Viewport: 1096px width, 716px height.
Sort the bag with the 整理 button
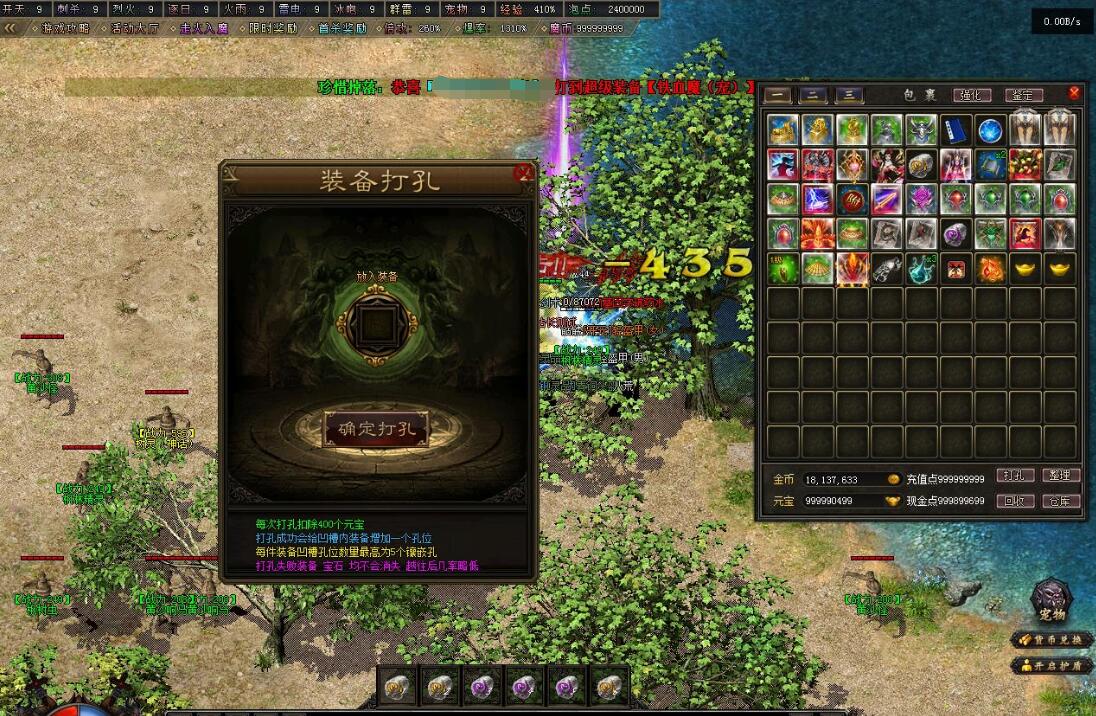[x=1061, y=476]
